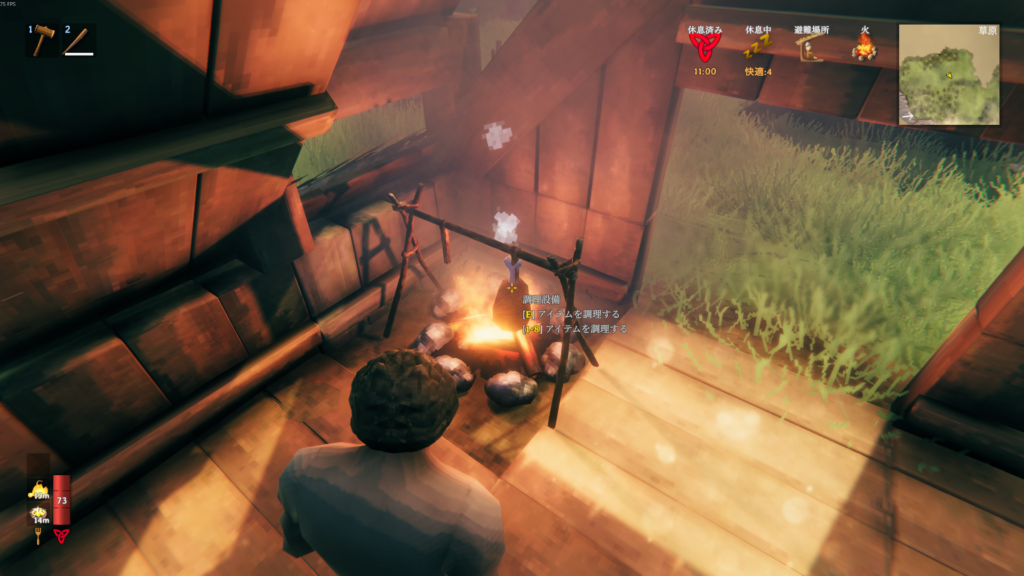Screen dimensions: 1024x576
Task: Click the Shelter status icon
Action: click(808, 48)
